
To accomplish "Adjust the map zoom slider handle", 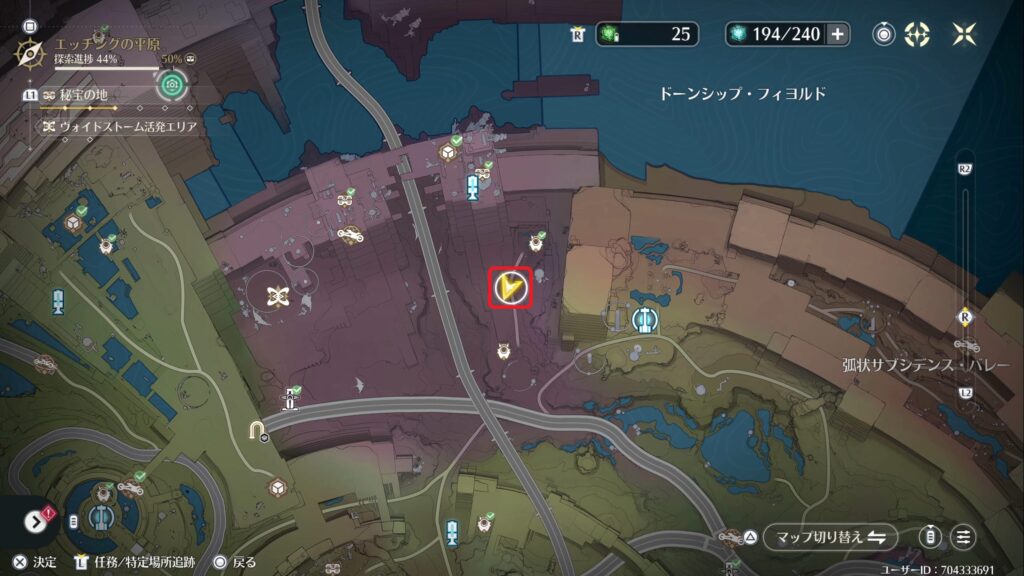I will pyautogui.click(x=964, y=318).
